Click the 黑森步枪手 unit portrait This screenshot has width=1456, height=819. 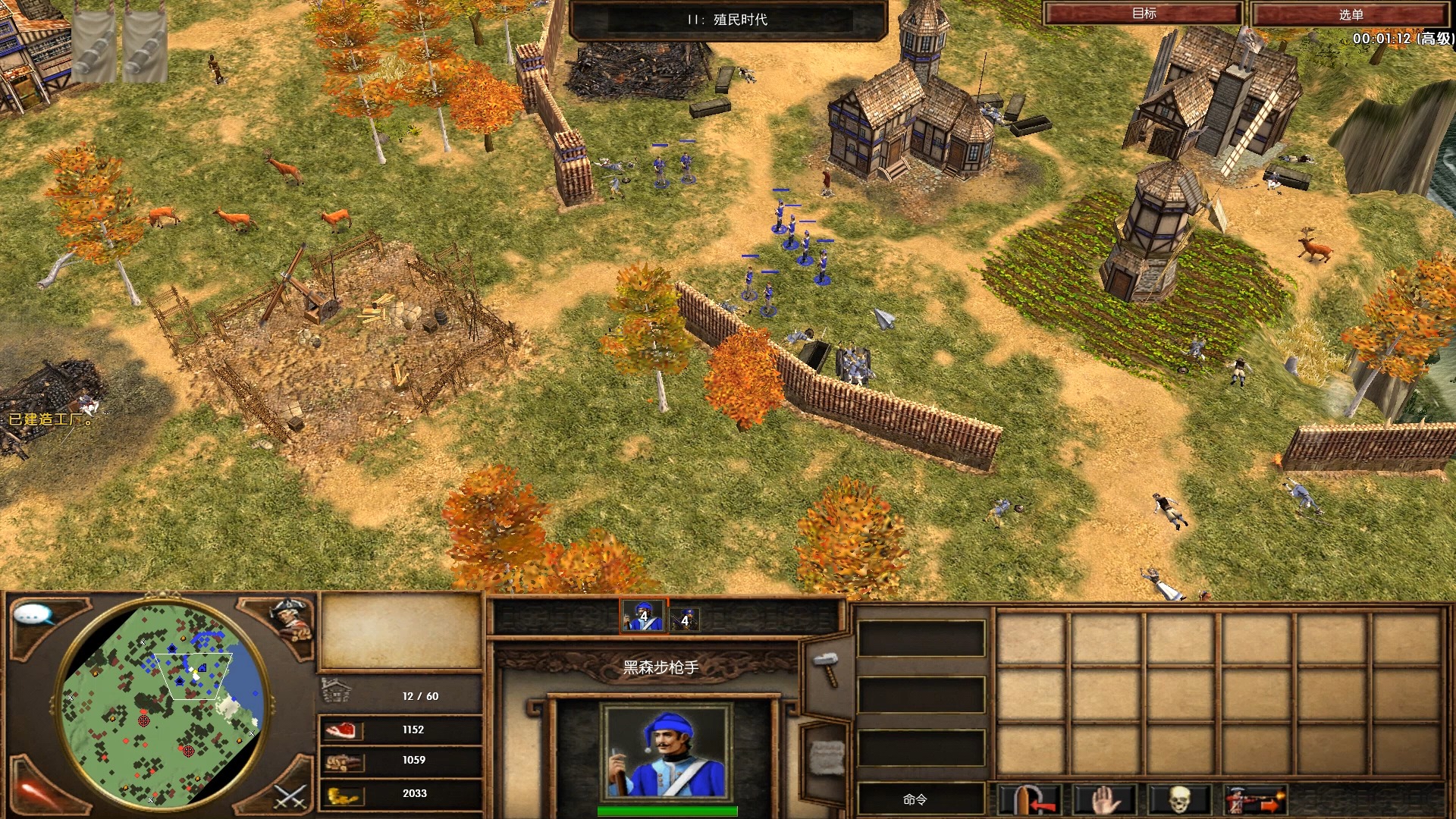(x=667, y=750)
